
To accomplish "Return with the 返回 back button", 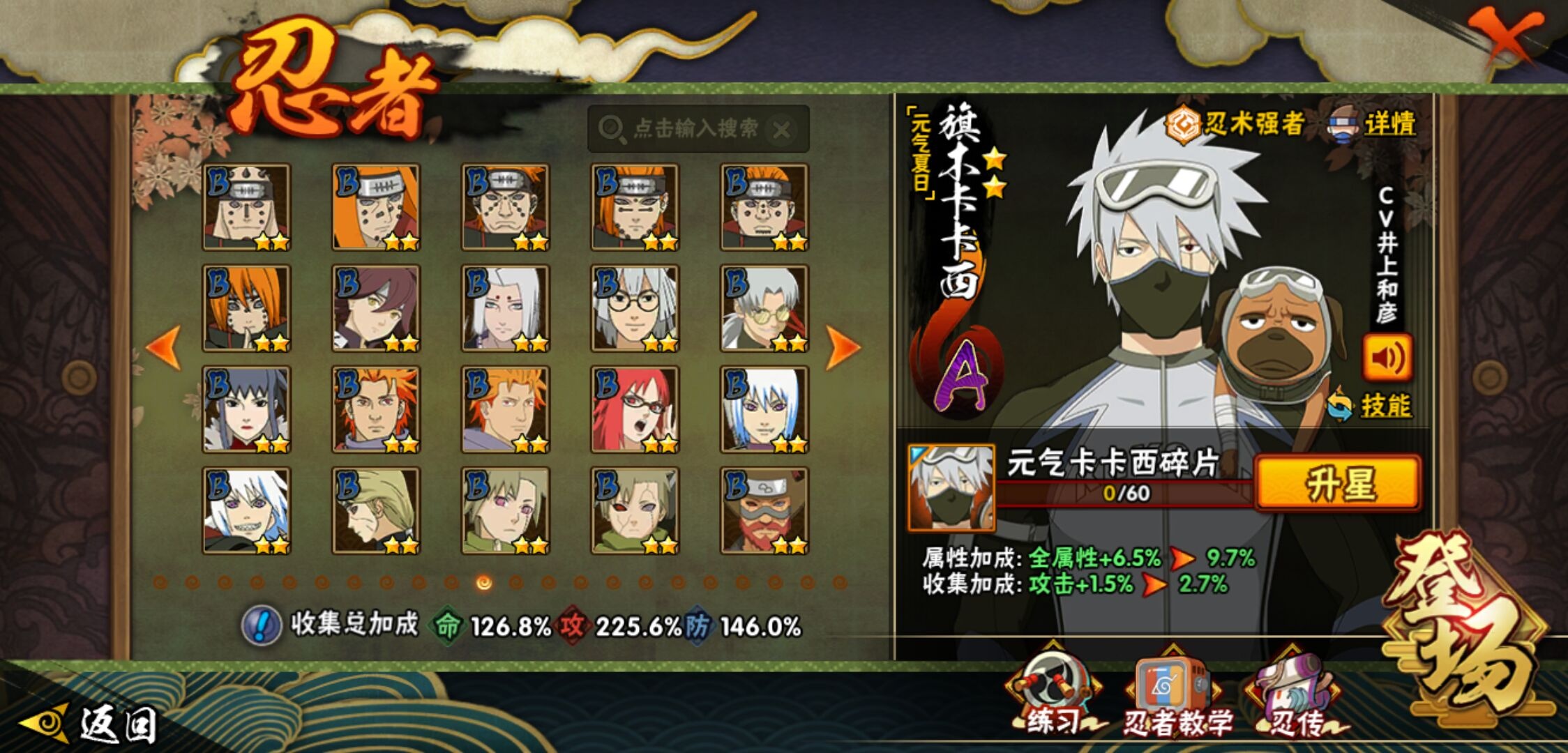I will click(x=91, y=724).
